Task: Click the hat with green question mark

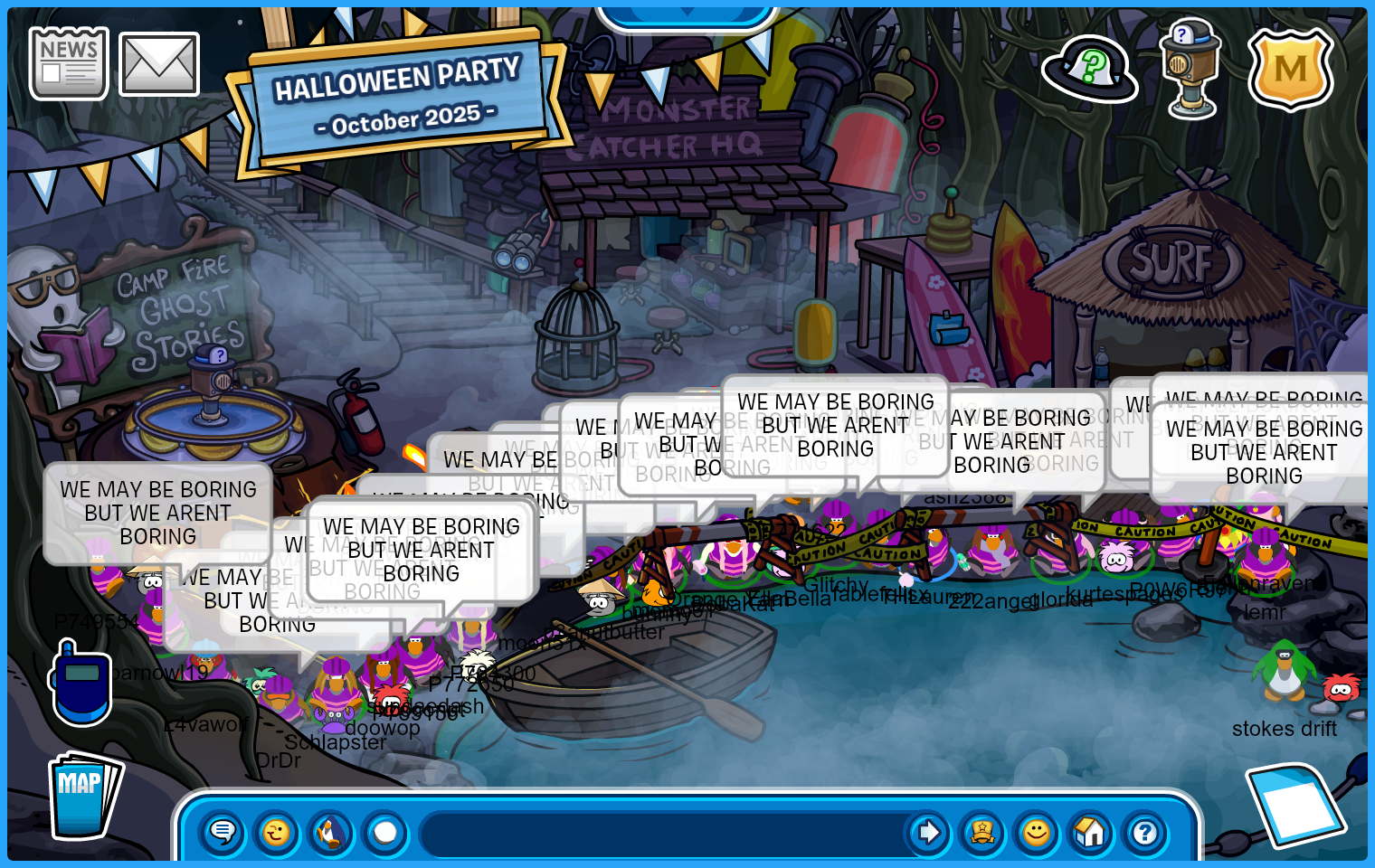Action: click(x=1089, y=70)
